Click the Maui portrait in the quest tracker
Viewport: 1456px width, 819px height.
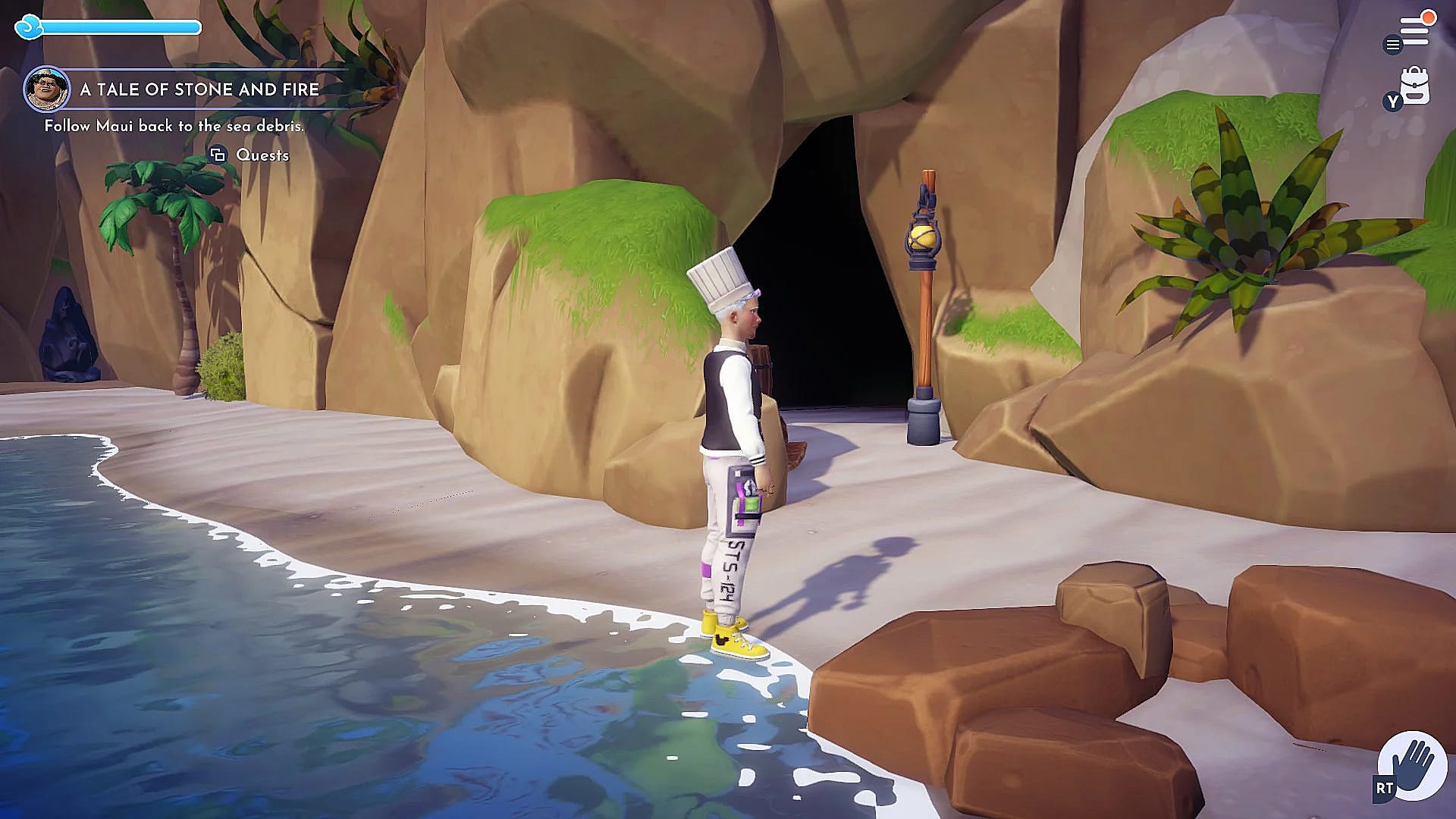[x=48, y=89]
